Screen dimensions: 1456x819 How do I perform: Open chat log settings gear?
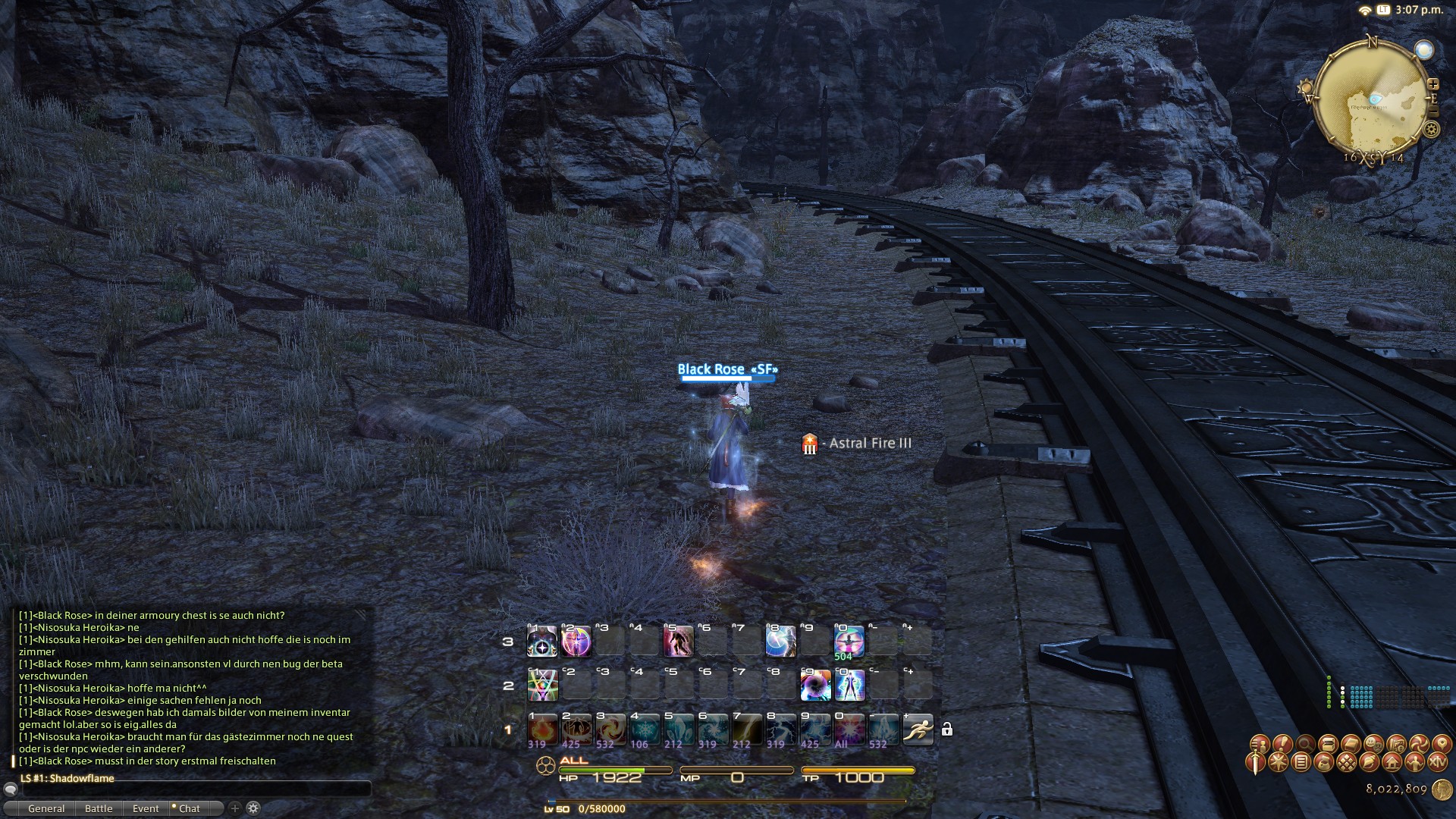pos(253,808)
